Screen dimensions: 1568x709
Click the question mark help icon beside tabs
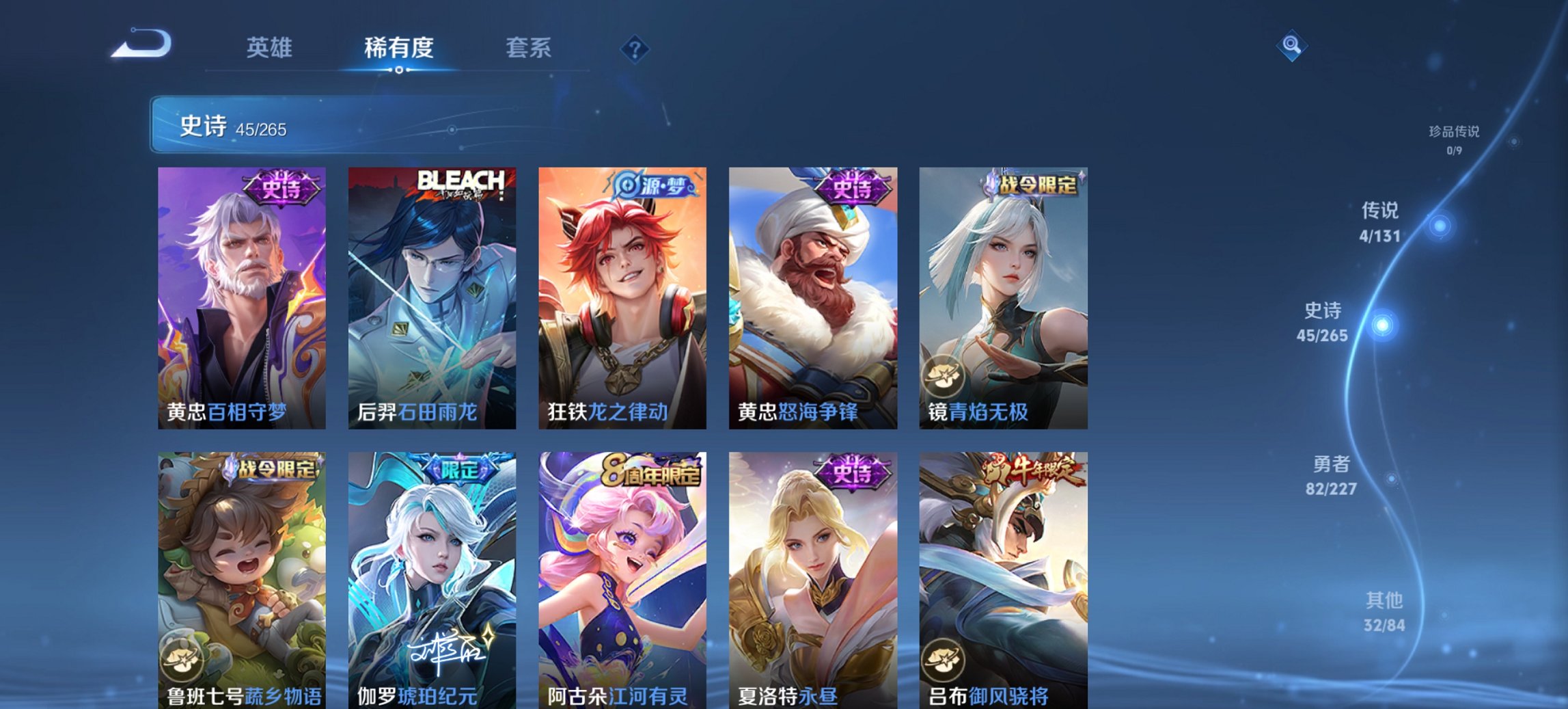[x=635, y=48]
